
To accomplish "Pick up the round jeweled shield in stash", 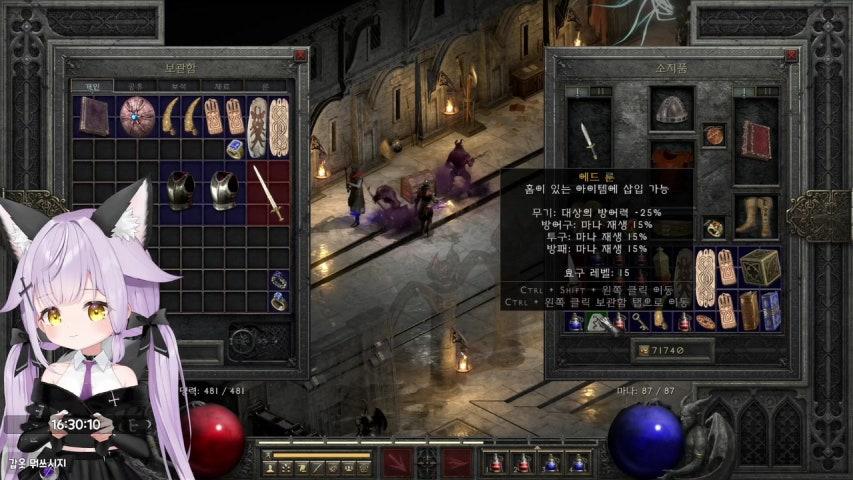I will click(x=137, y=116).
